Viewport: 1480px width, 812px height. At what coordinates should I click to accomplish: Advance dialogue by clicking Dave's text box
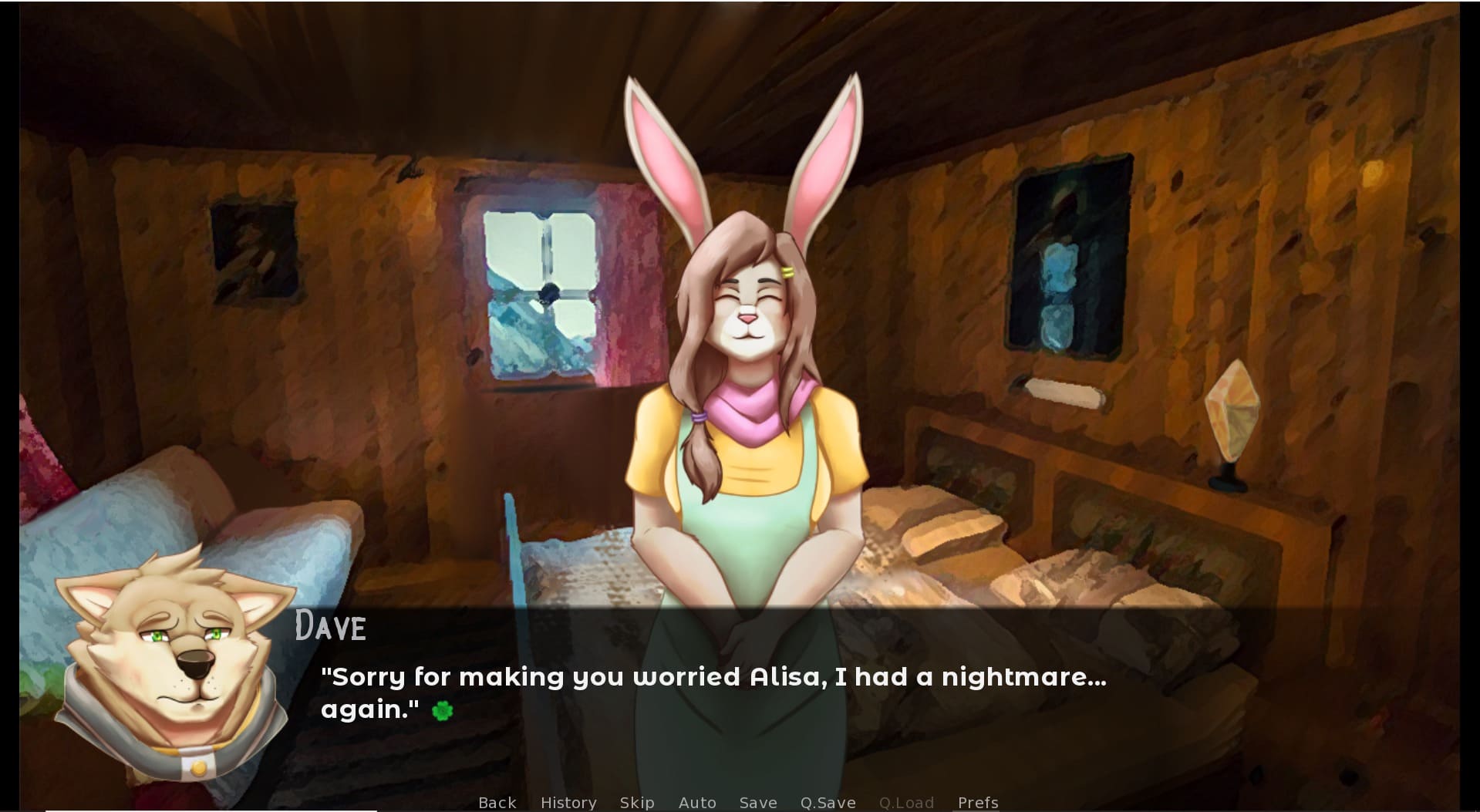[x=740, y=694]
